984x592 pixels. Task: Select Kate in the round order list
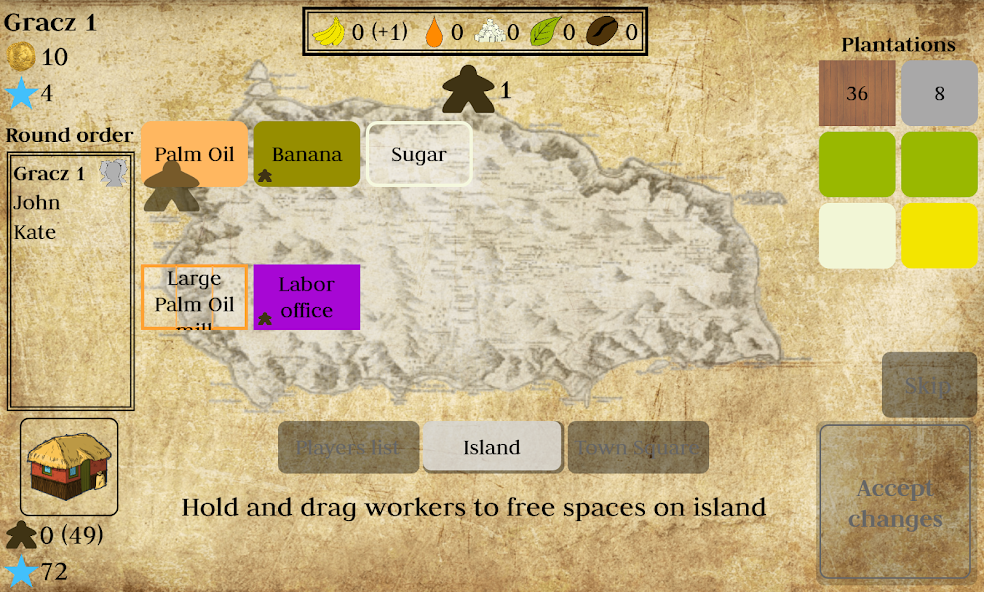point(35,233)
